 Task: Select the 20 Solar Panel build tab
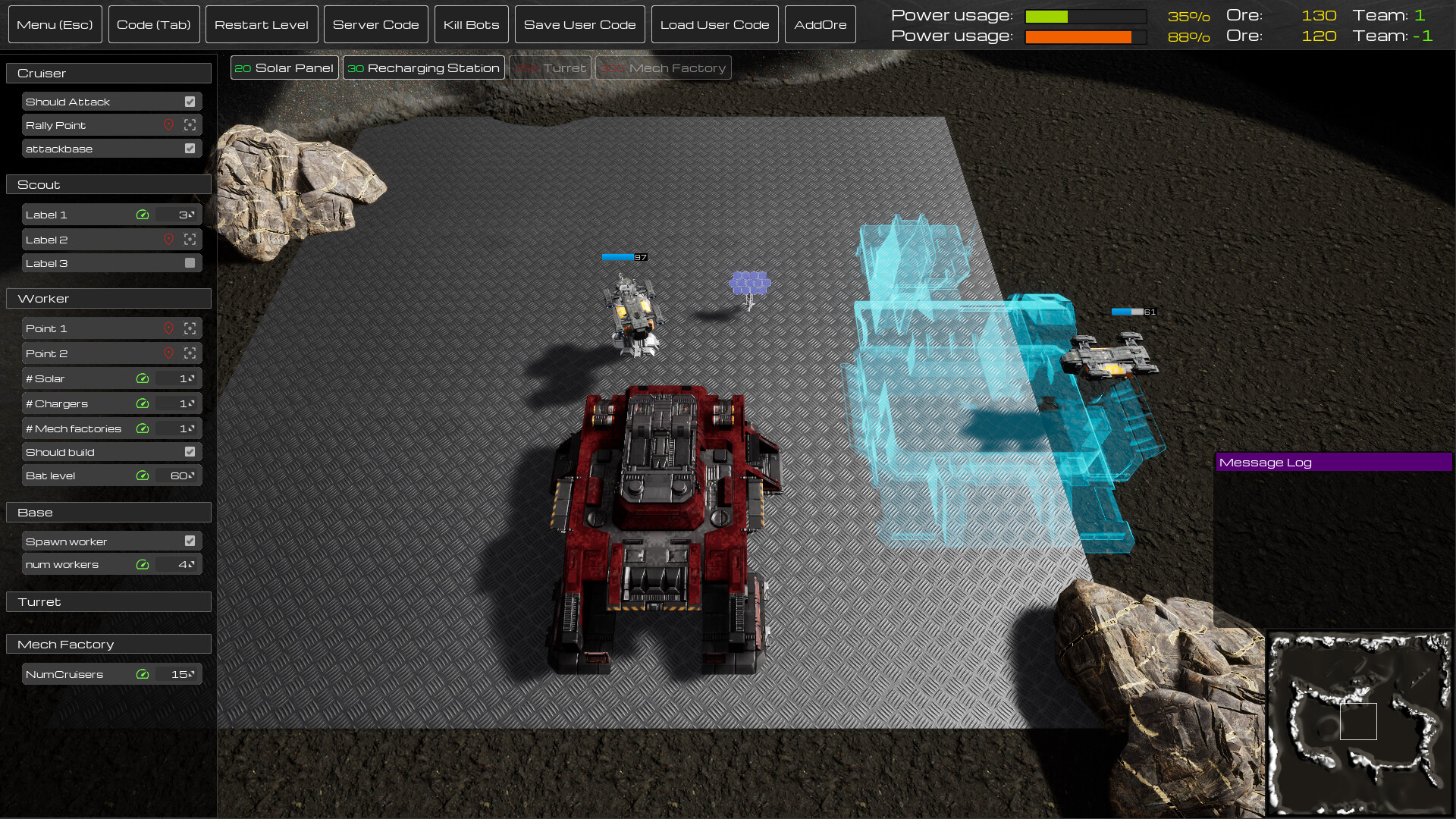284,67
